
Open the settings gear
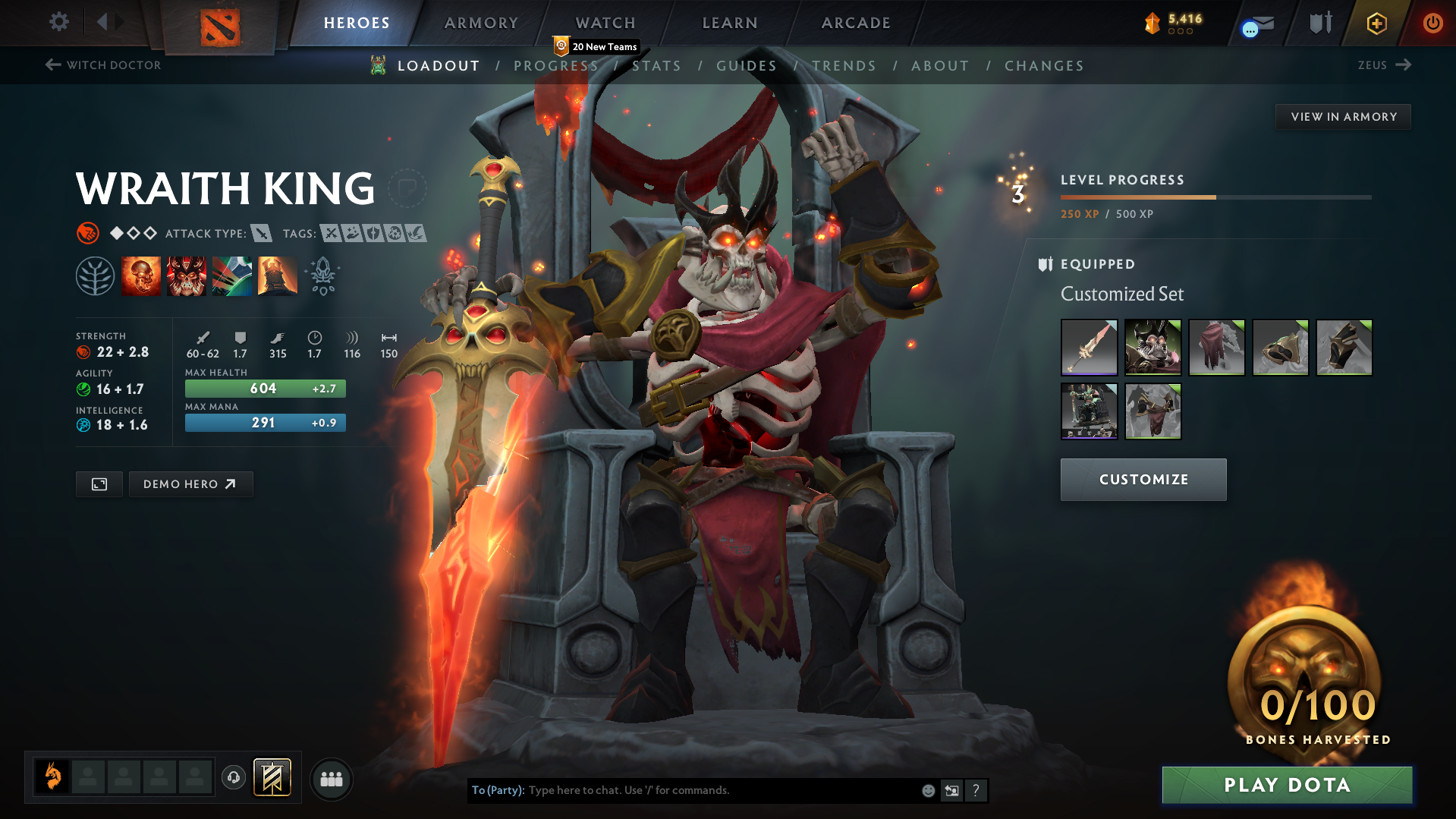pyautogui.click(x=58, y=22)
